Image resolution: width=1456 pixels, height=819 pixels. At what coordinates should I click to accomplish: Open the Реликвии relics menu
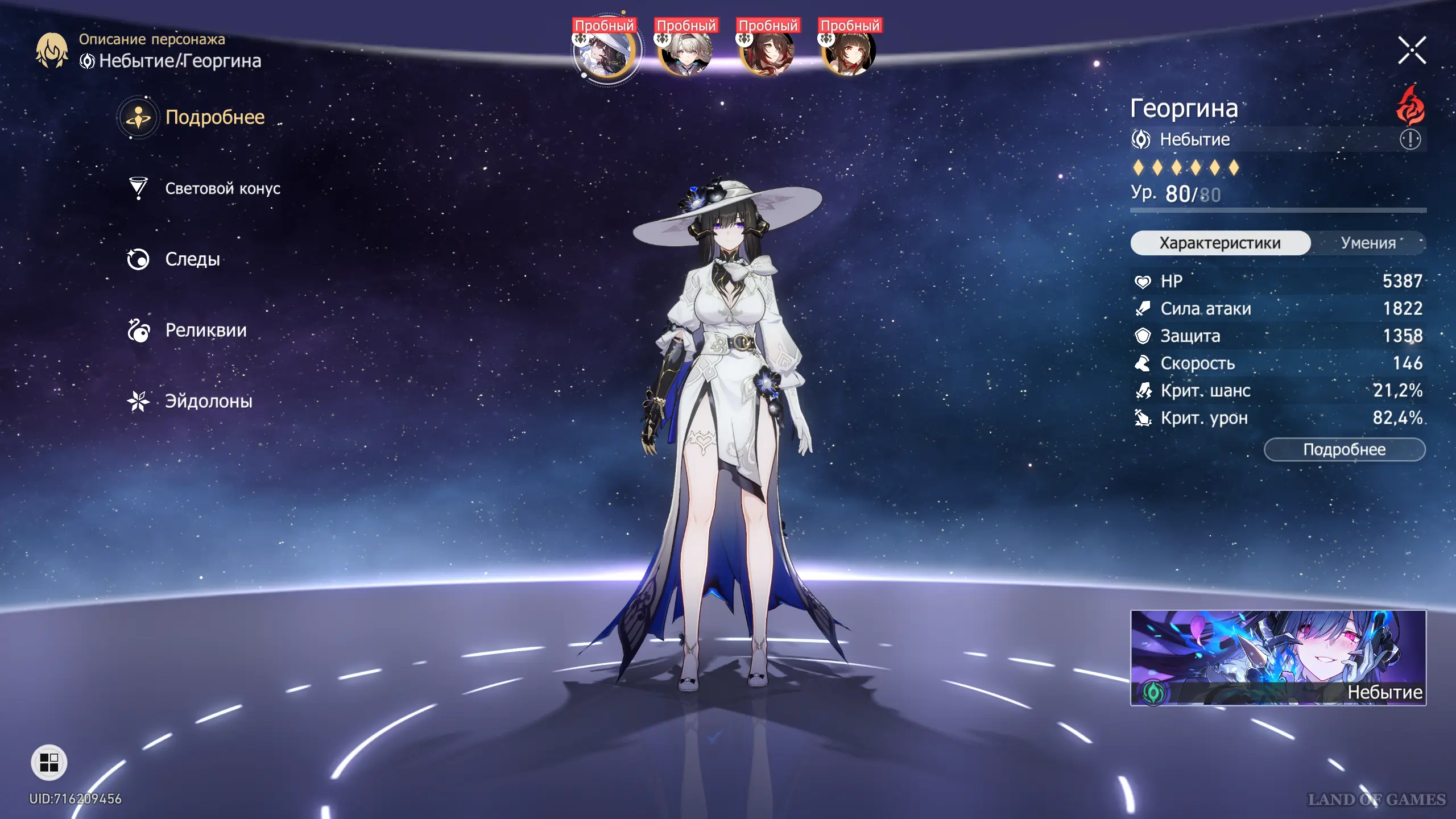pos(205,330)
